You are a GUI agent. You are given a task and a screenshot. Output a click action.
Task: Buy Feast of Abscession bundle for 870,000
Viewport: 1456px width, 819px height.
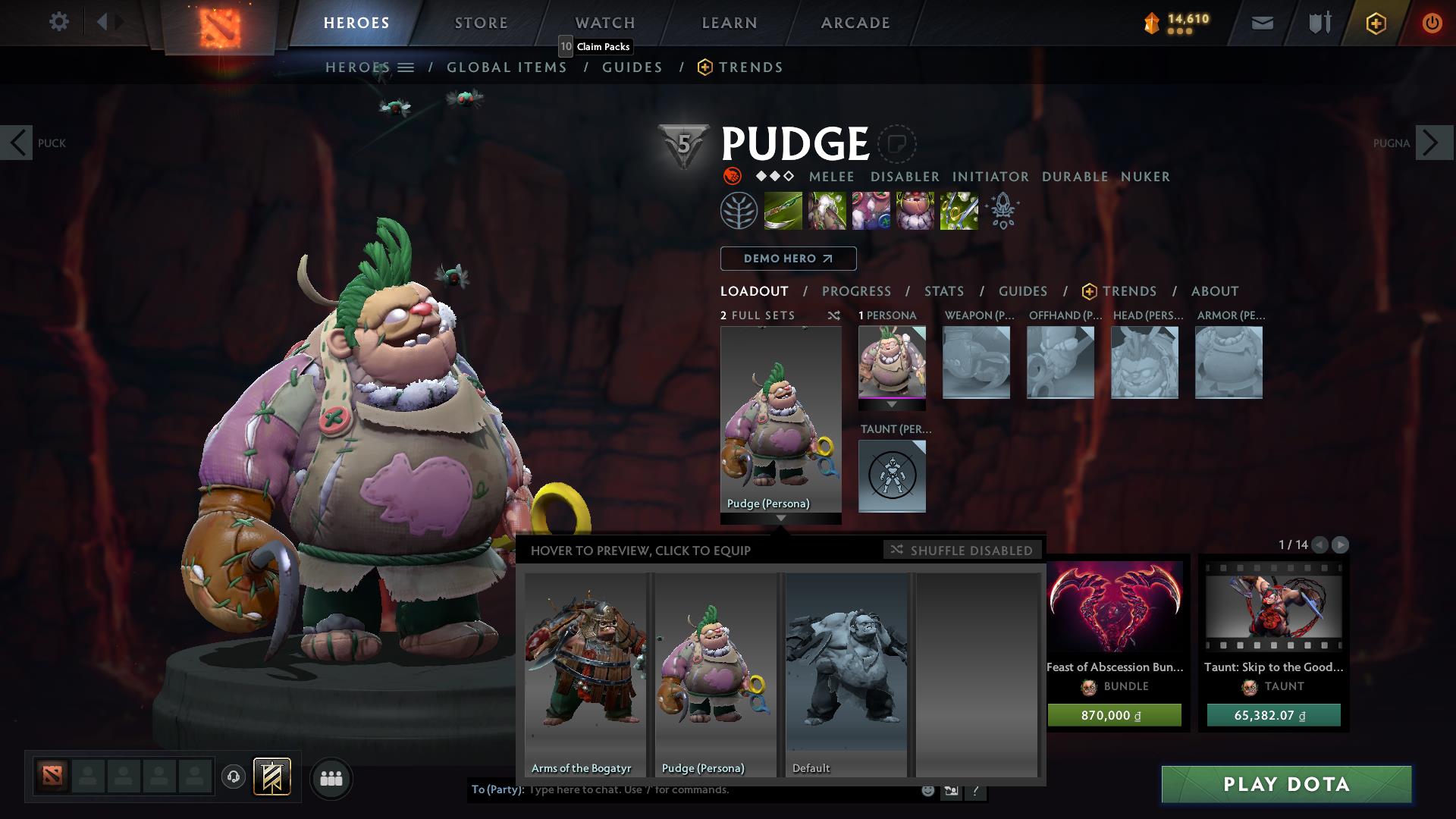(x=1114, y=715)
